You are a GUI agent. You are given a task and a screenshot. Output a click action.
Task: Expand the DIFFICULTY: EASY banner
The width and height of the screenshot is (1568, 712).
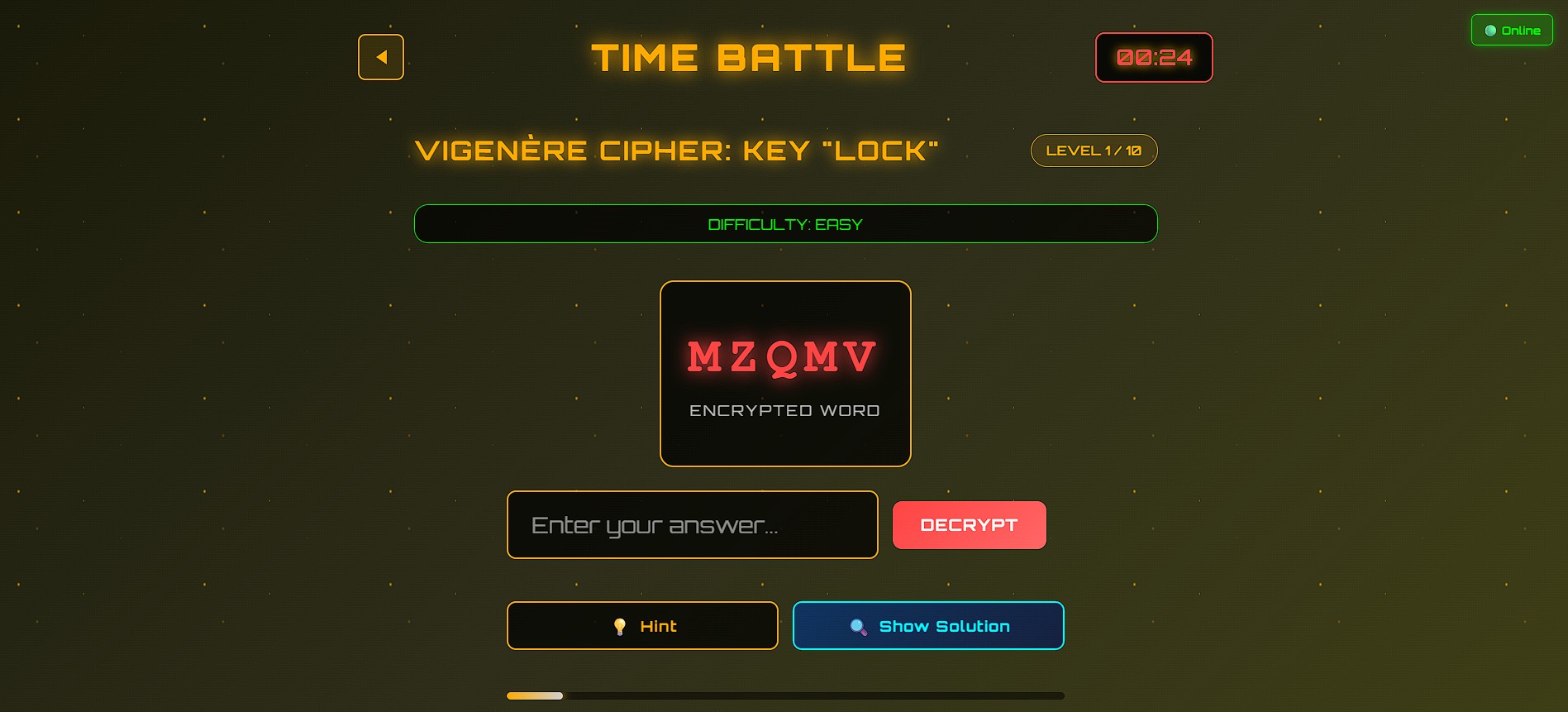(785, 223)
